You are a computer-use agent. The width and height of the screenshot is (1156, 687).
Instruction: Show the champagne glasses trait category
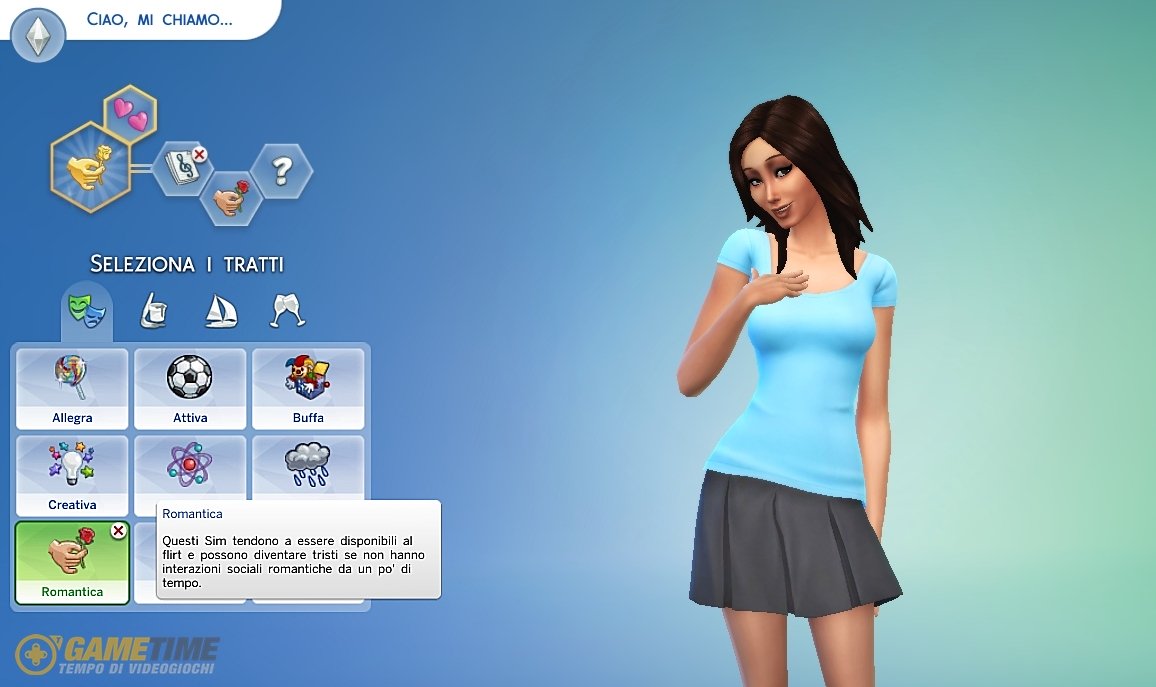pyautogui.click(x=288, y=310)
